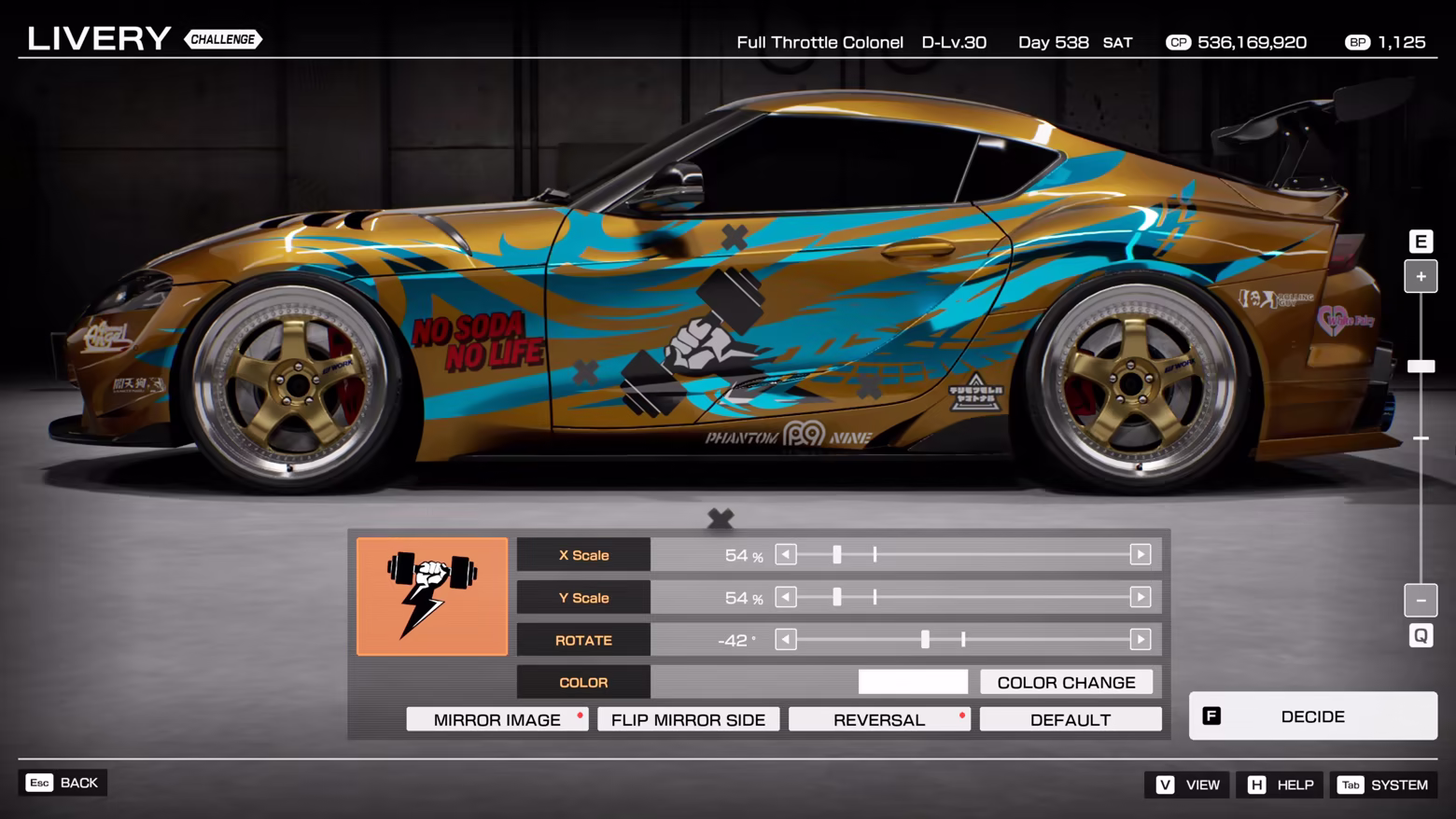This screenshot has height=819, width=1456.
Task: Toggle MIRROR IMAGE for the decal
Action: click(x=497, y=718)
